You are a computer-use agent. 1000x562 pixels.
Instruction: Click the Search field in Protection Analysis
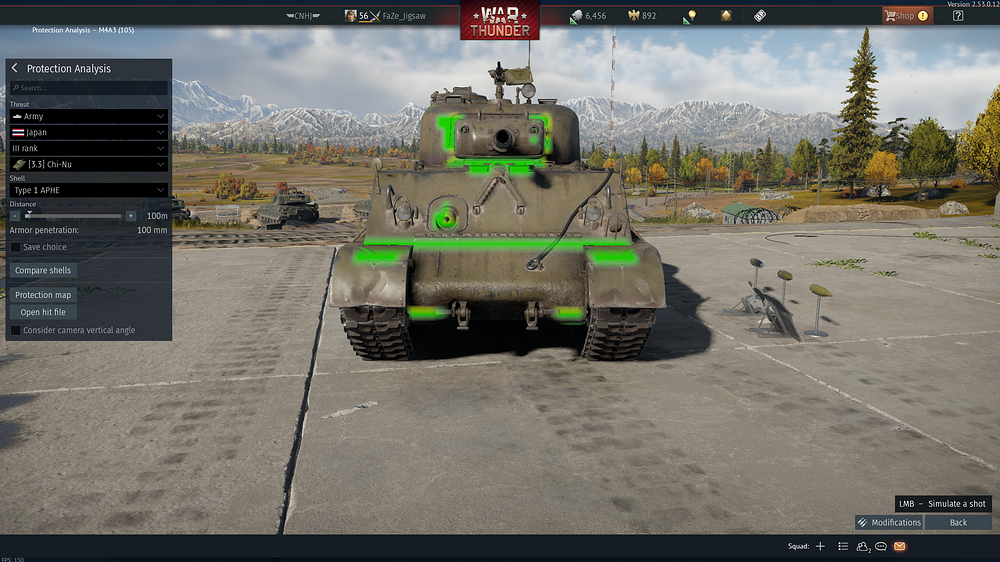click(x=88, y=88)
